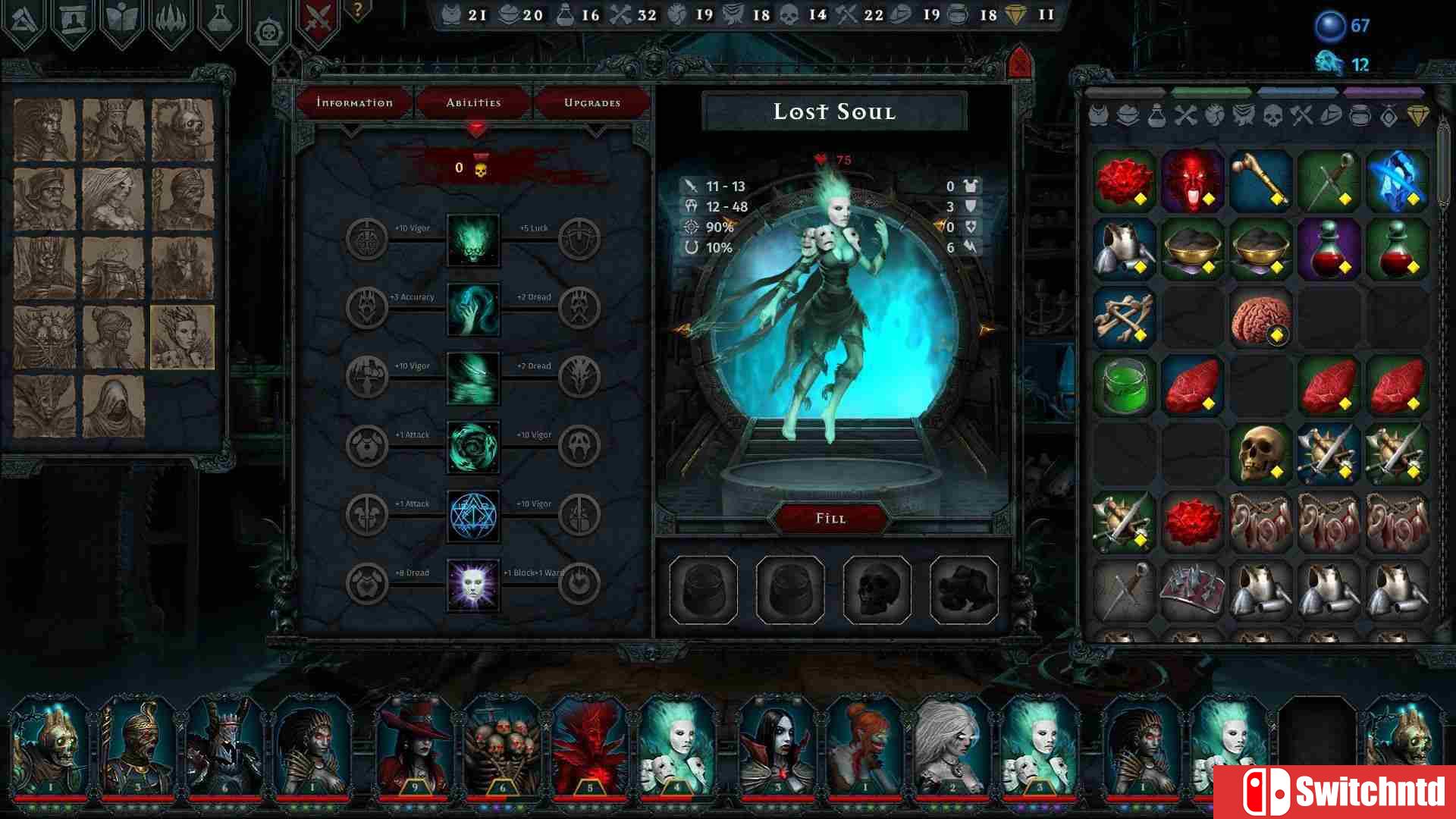
Task: Open the alchemy flask icon at top left
Action: pyautogui.click(x=219, y=19)
